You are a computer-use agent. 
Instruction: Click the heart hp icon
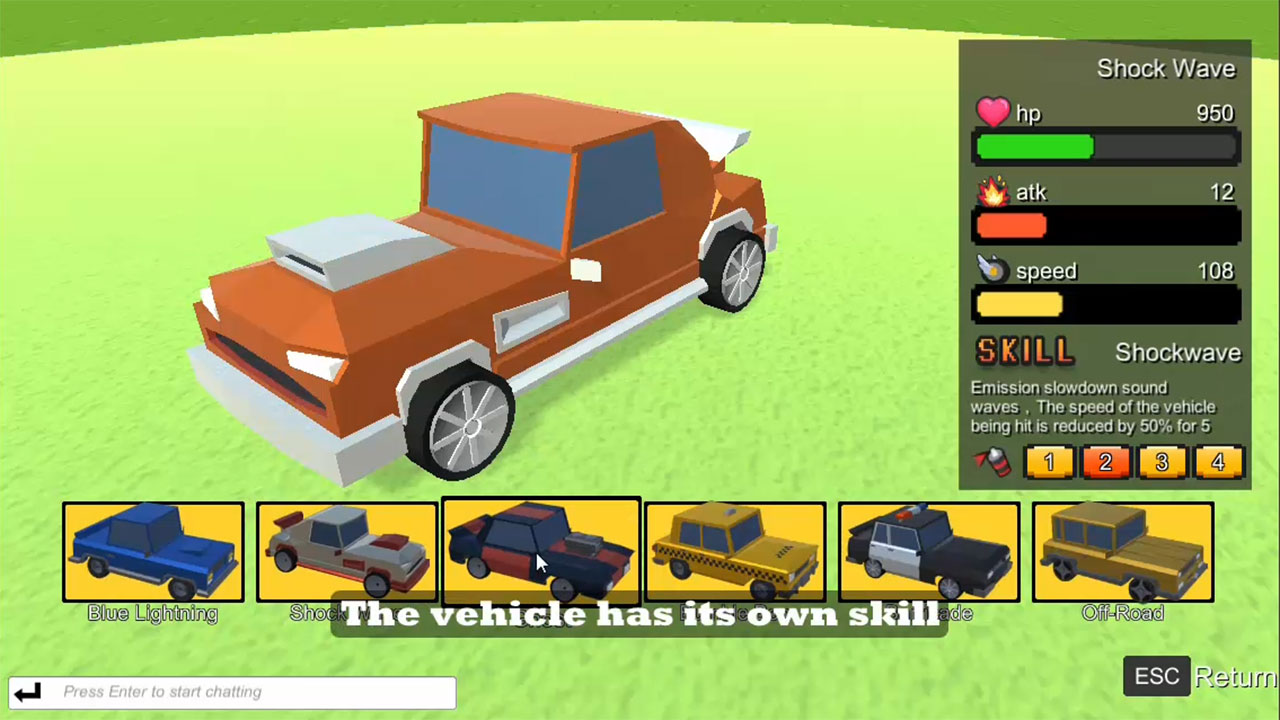click(x=993, y=113)
